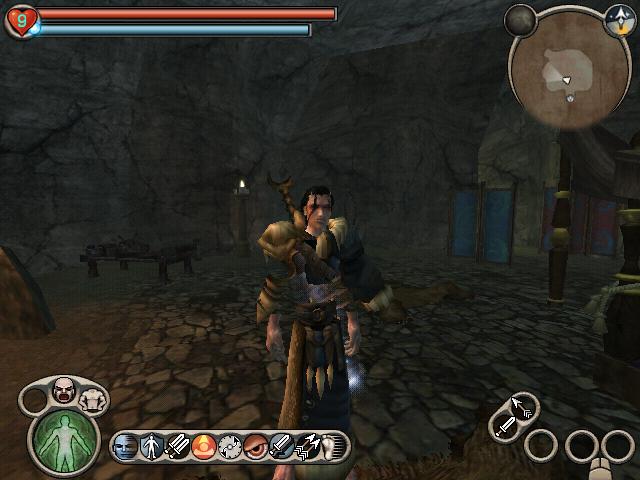The image size is (640, 480).
Task: Select the blue face icon in hotbar
Action: (127, 446)
